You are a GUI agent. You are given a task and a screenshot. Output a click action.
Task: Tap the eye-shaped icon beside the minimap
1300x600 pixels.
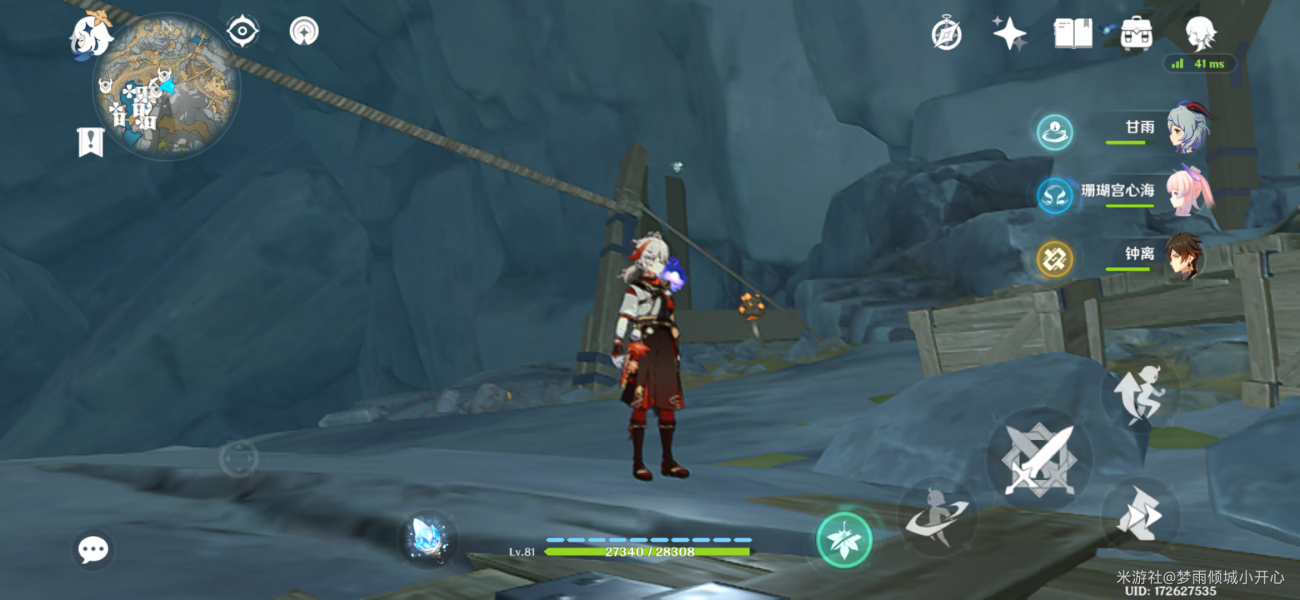pyautogui.click(x=242, y=32)
